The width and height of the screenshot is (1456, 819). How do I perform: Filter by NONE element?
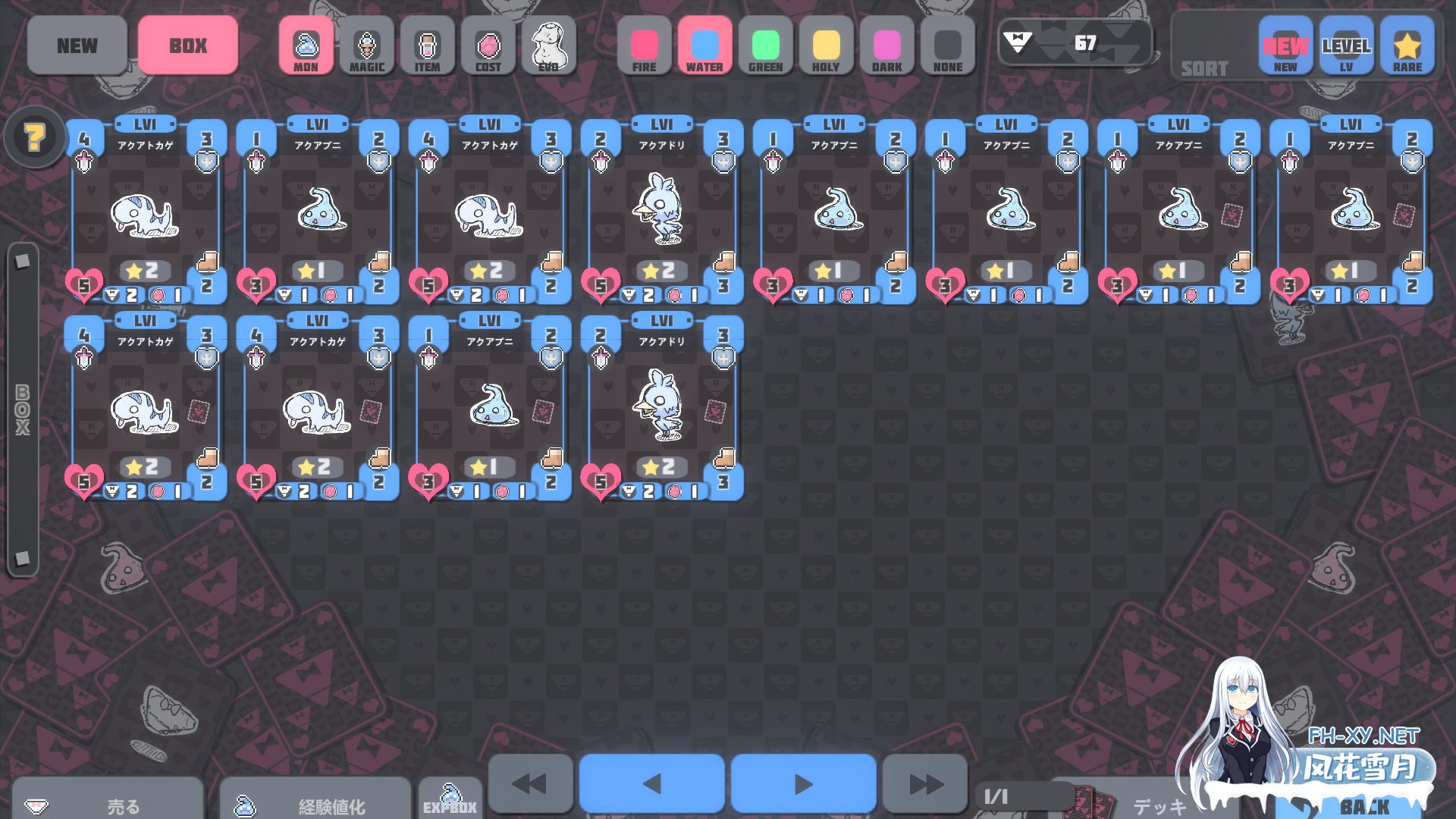click(947, 46)
